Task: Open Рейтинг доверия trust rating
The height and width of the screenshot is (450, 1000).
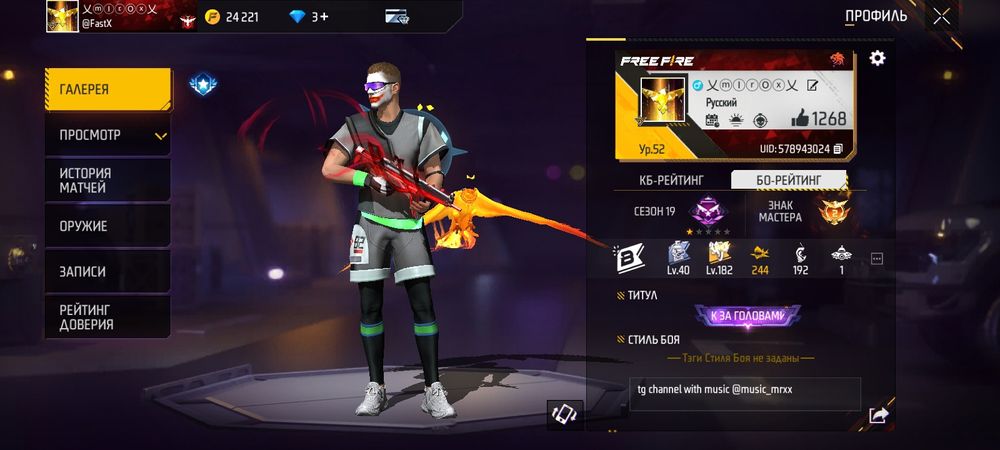Action: (107, 317)
